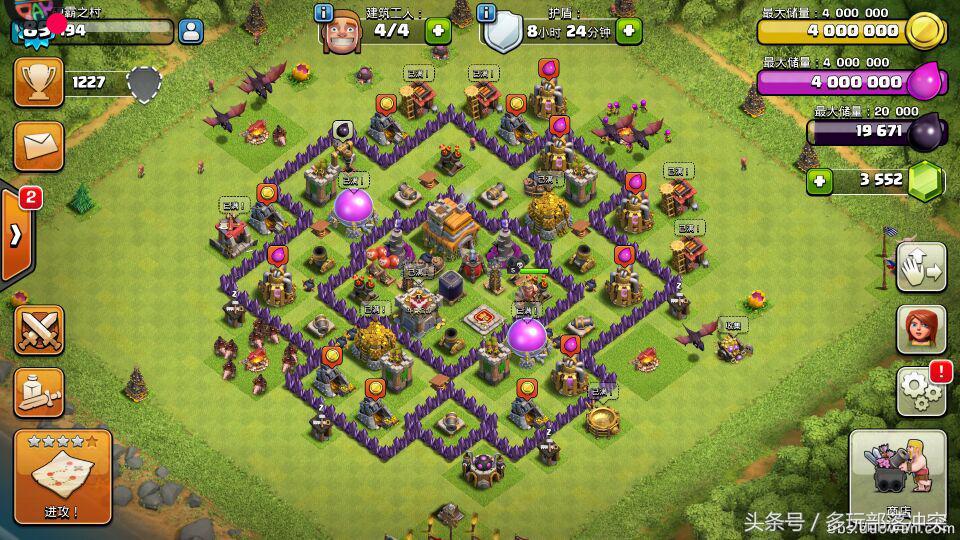The image size is (960, 540).
Task: Expand the side chat arrow tab
Action: click(16, 236)
